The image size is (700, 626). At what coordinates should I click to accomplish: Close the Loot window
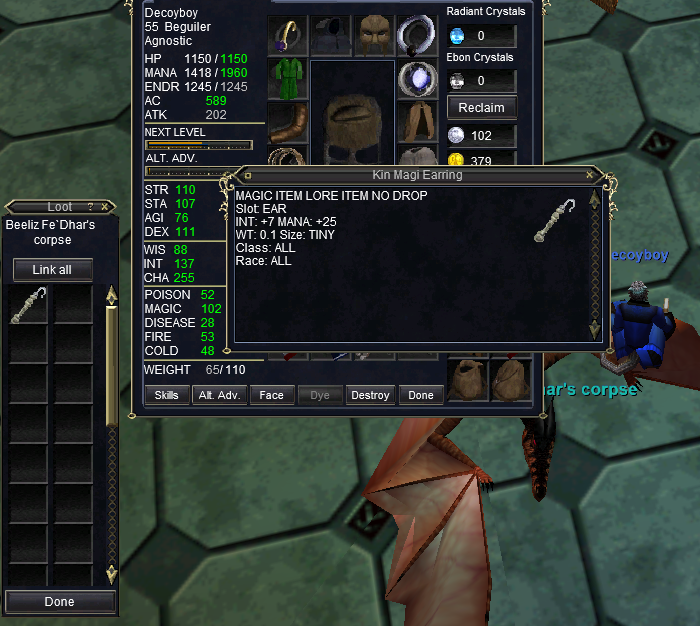click(x=104, y=207)
